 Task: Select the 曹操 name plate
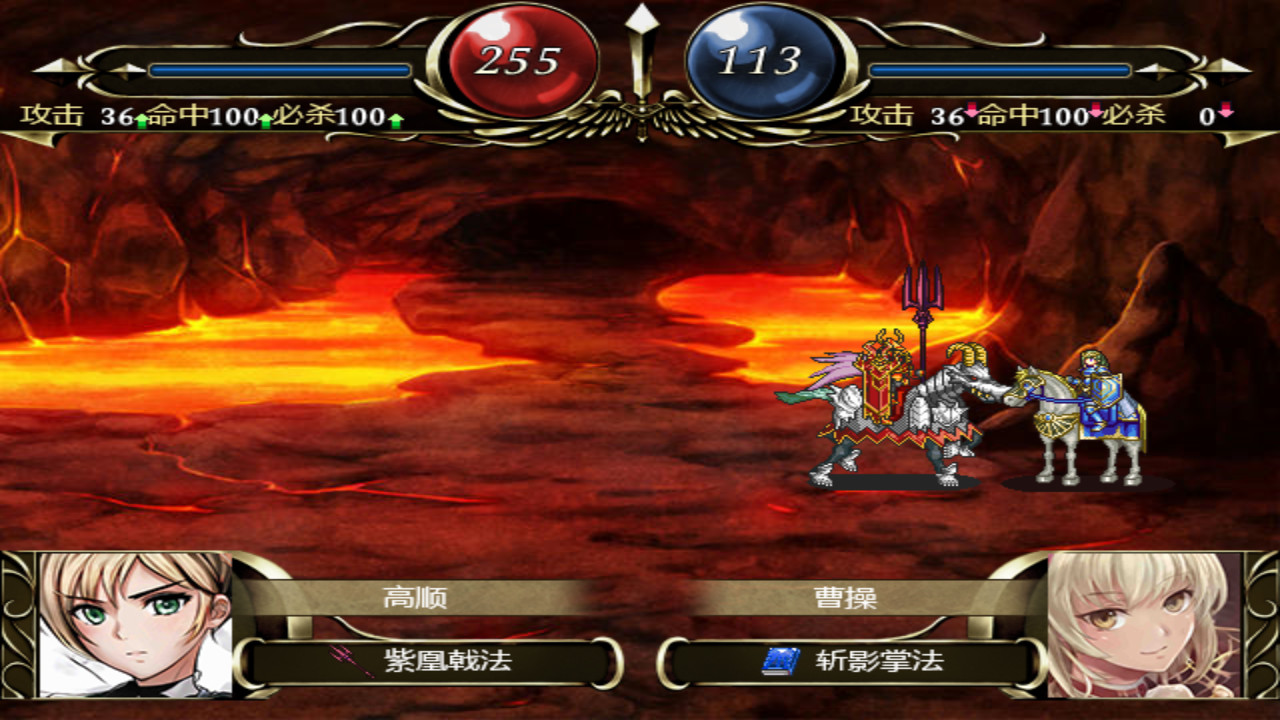click(845, 598)
